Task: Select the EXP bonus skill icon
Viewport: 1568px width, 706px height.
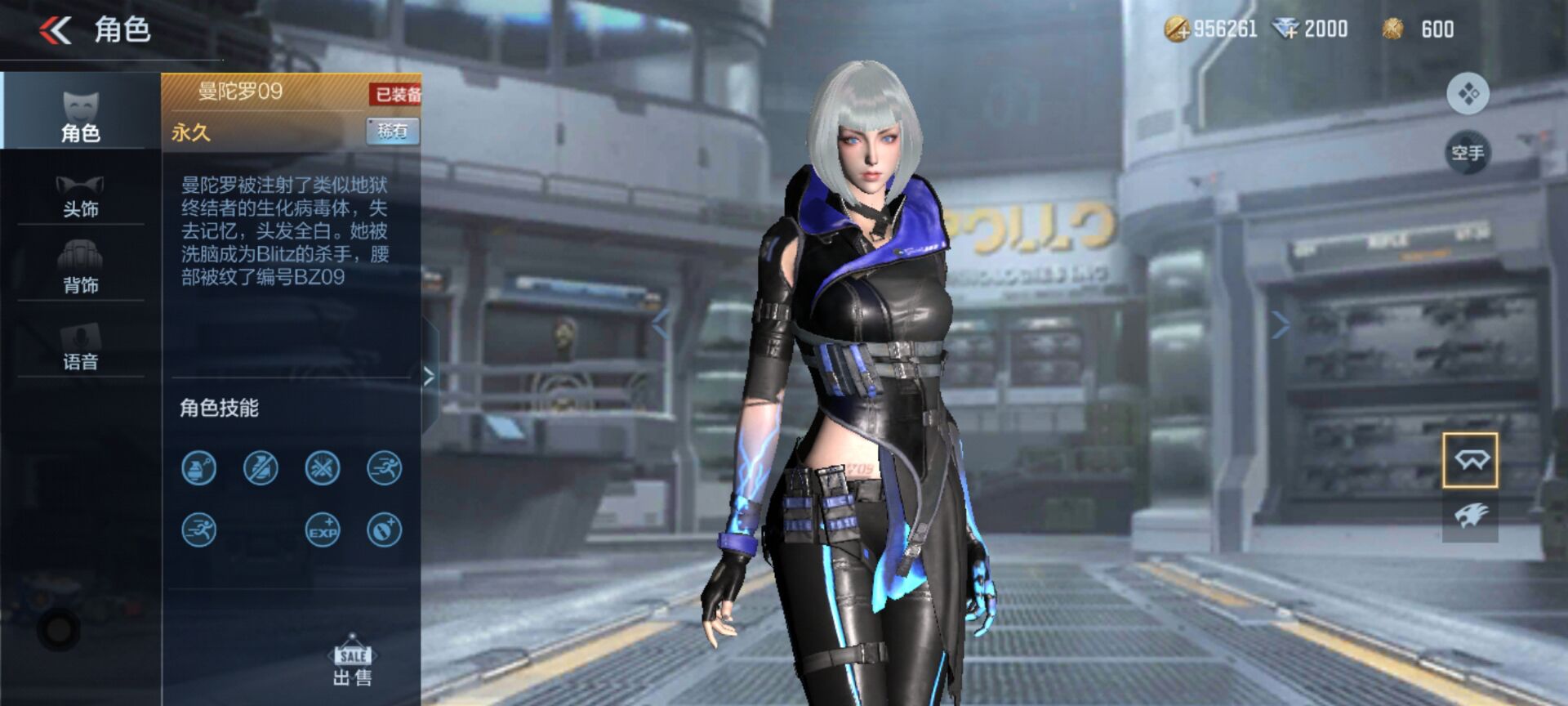Action: pos(321,531)
